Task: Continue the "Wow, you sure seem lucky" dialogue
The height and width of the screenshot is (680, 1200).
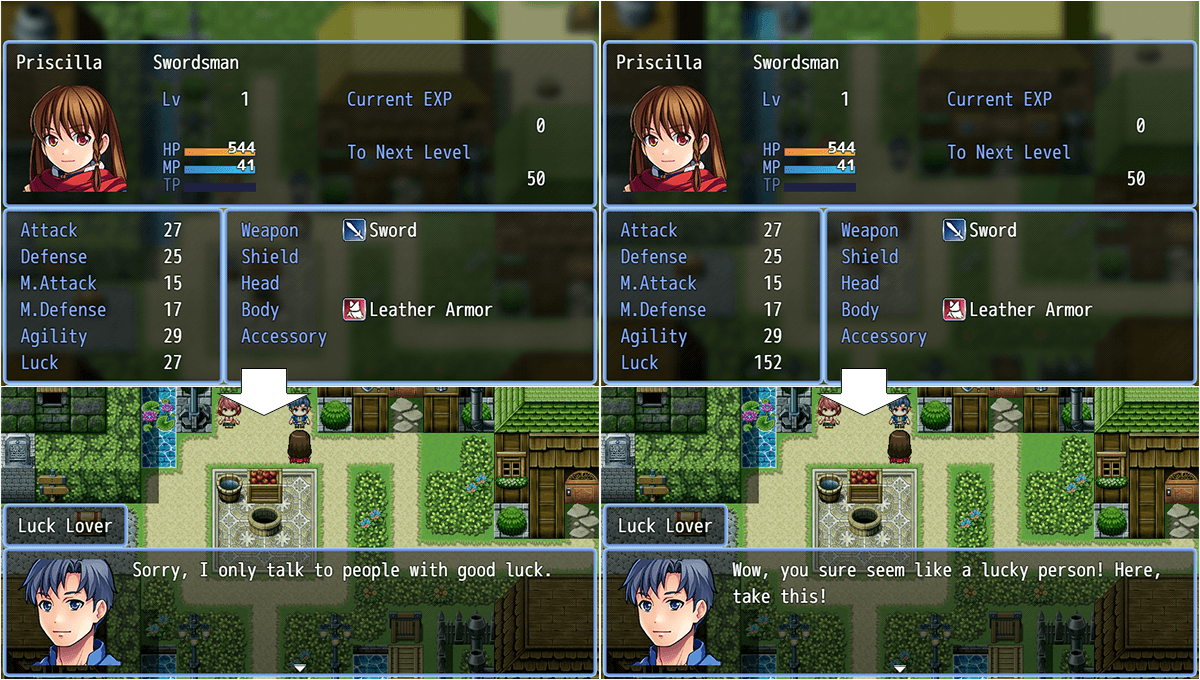Action: point(899,666)
